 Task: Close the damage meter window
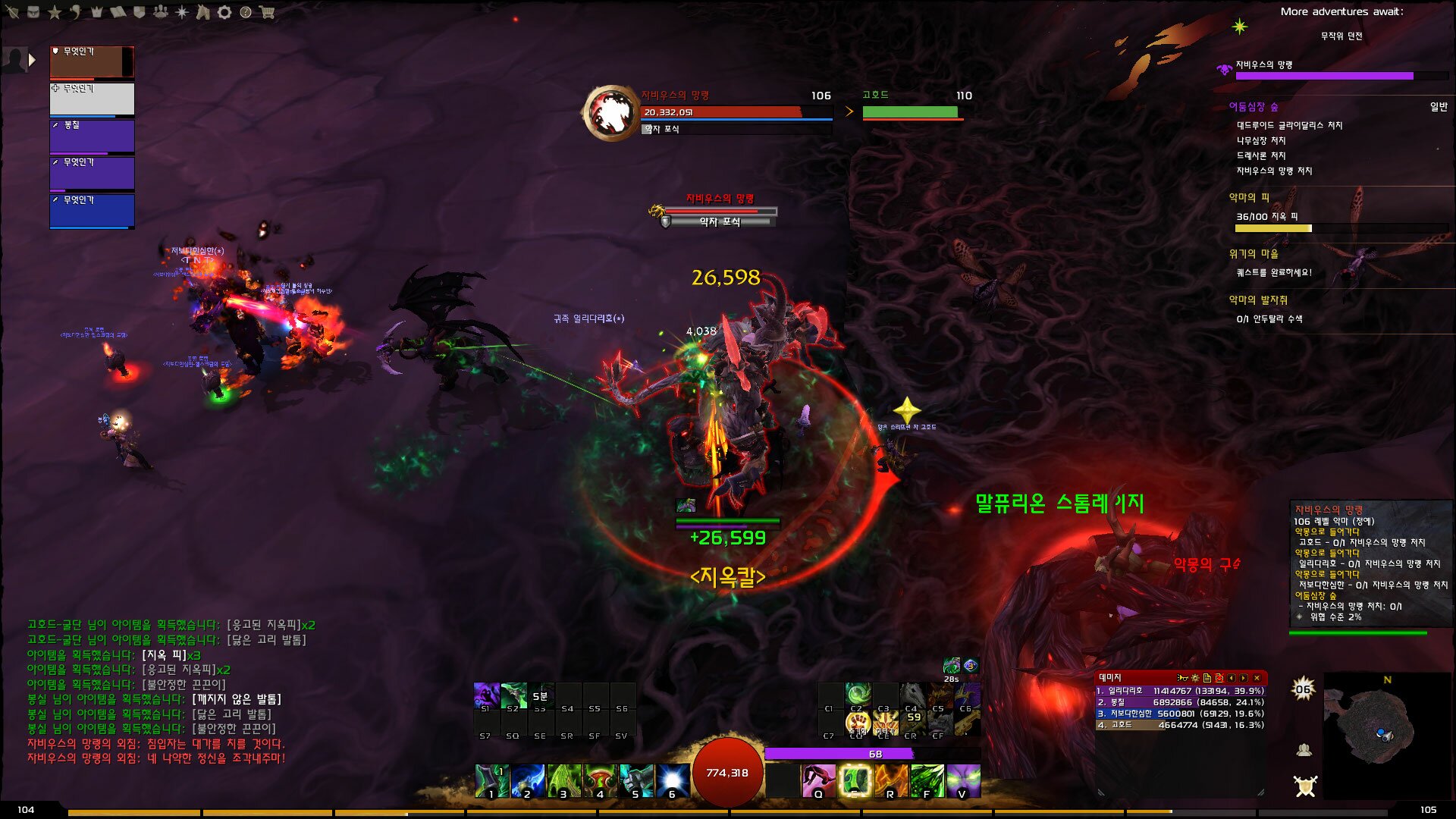1257,678
